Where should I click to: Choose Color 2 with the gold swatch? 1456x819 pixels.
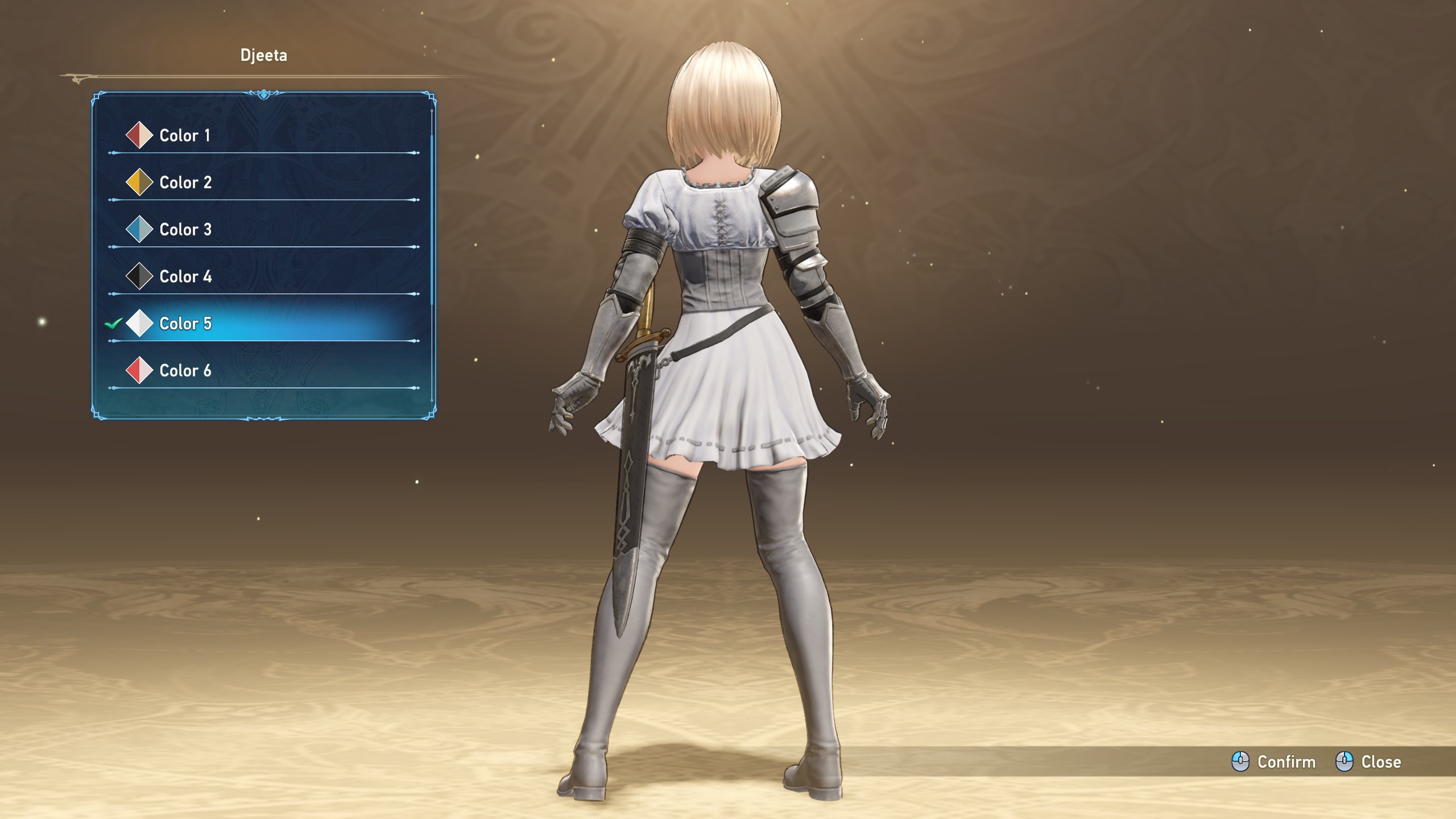click(x=185, y=183)
